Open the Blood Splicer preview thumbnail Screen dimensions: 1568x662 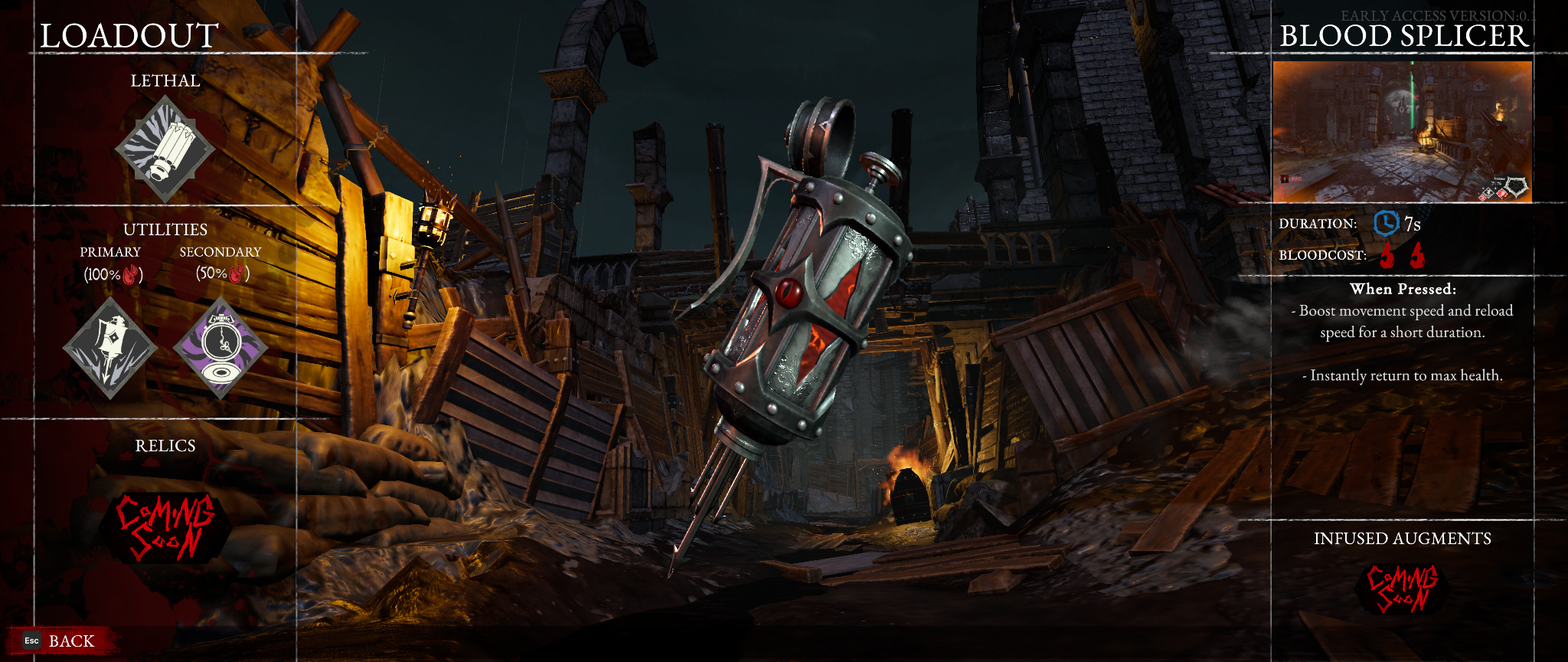(1402, 132)
